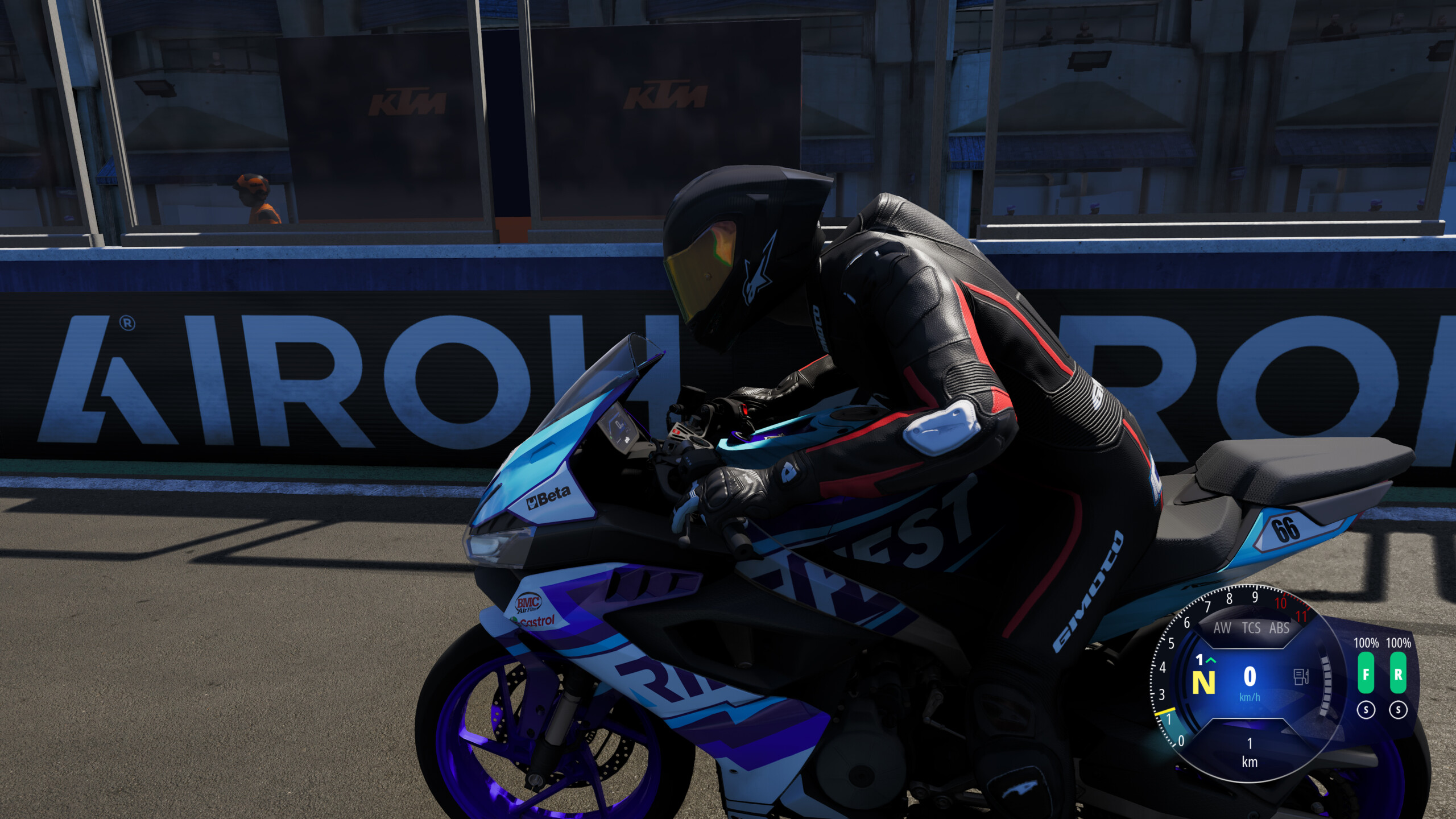The width and height of the screenshot is (1456, 819).
Task: Toggle the AW anti-wheelie indicator
Action: click(1223, 627)
